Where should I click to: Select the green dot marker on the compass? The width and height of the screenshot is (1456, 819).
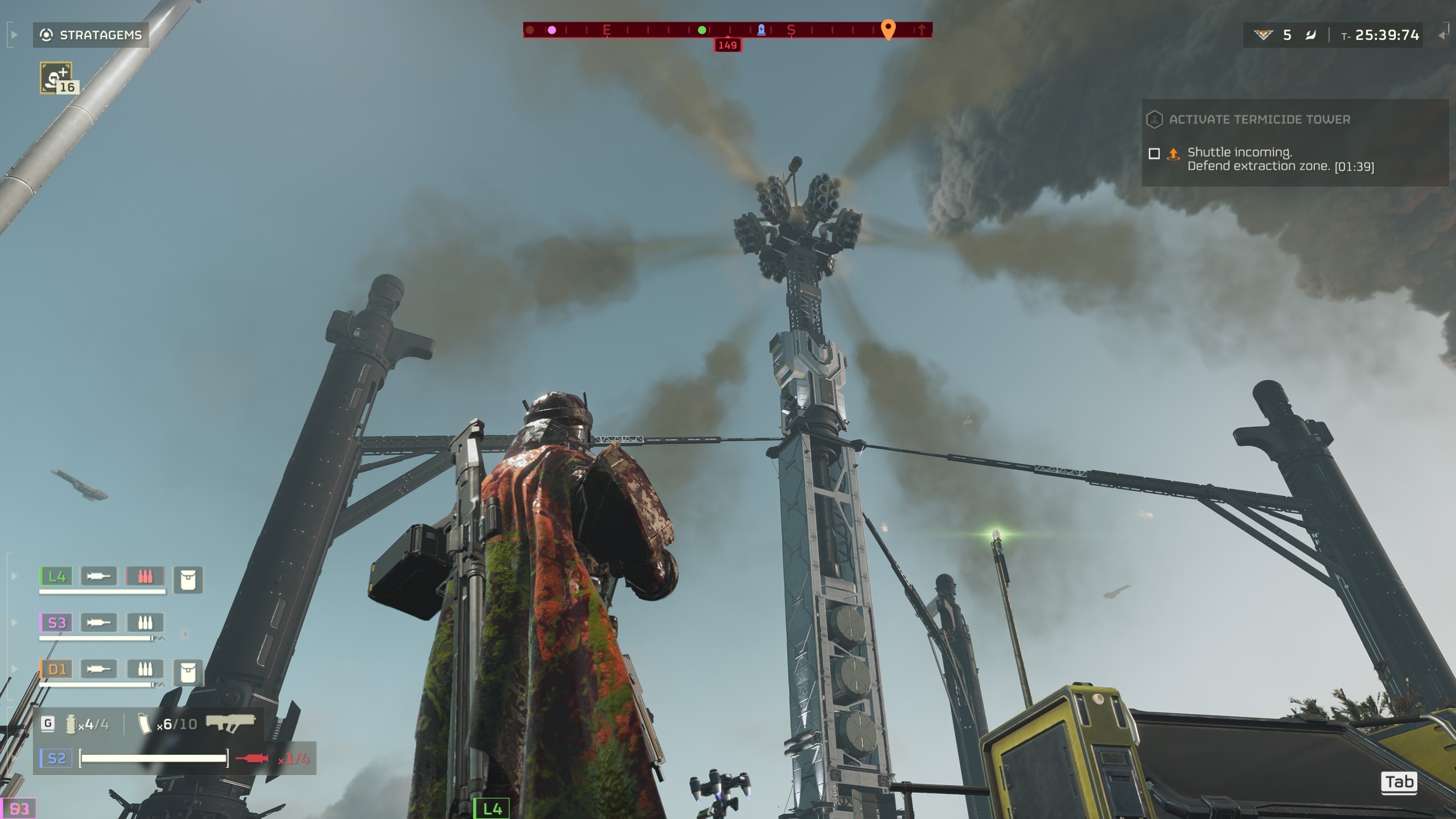702,30
